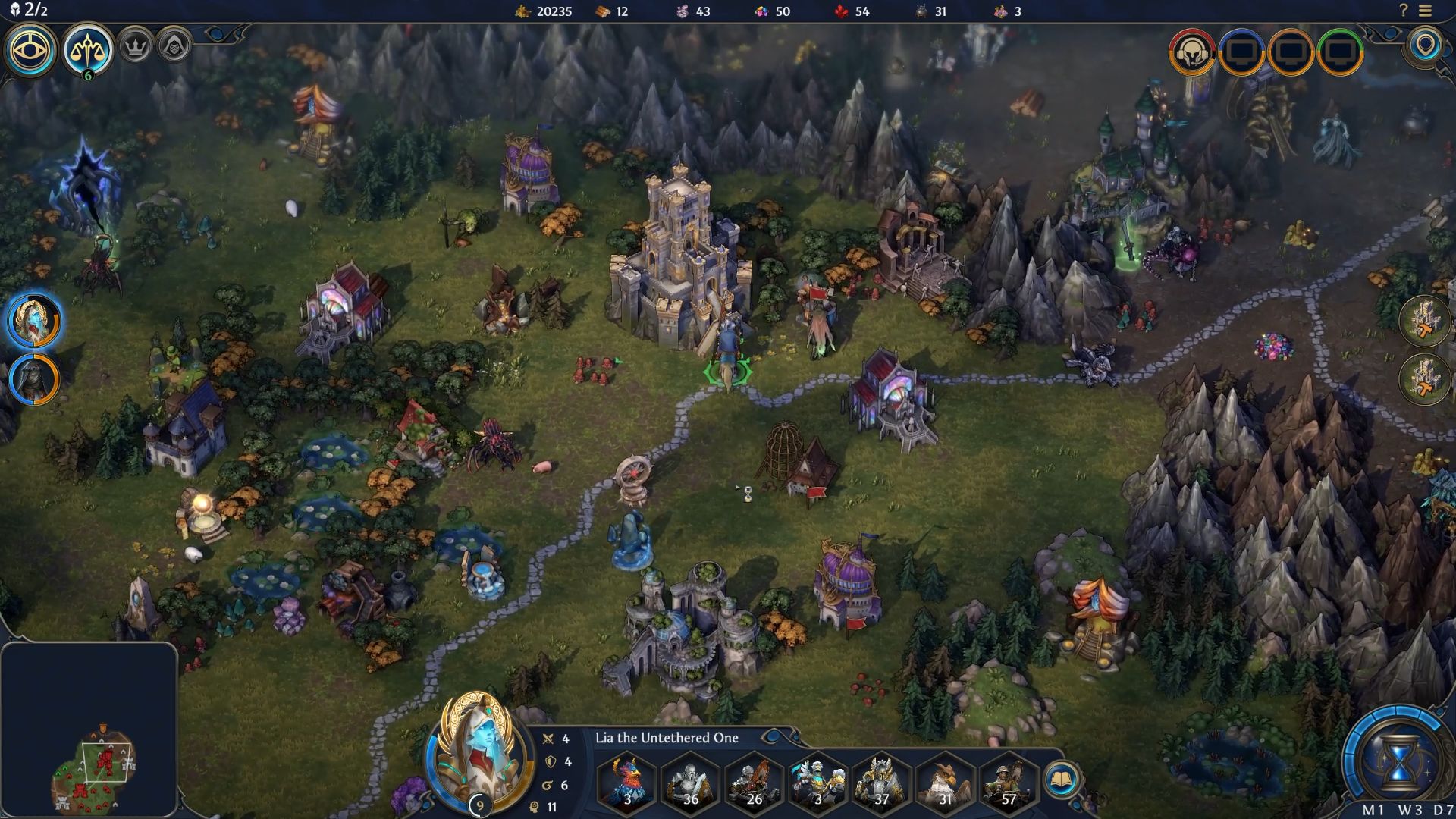Image resolution: width=1456 pixels, height=819 pixels.
Task: Open the eye emblem menu
Action: tap(30, 51)
